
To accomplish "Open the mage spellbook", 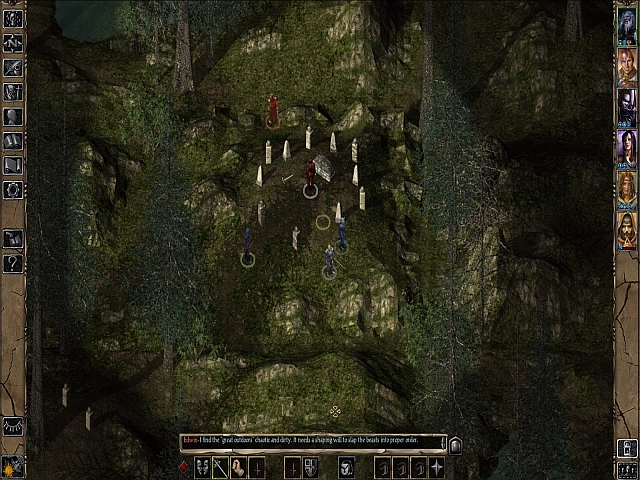I will coord(13,141).
